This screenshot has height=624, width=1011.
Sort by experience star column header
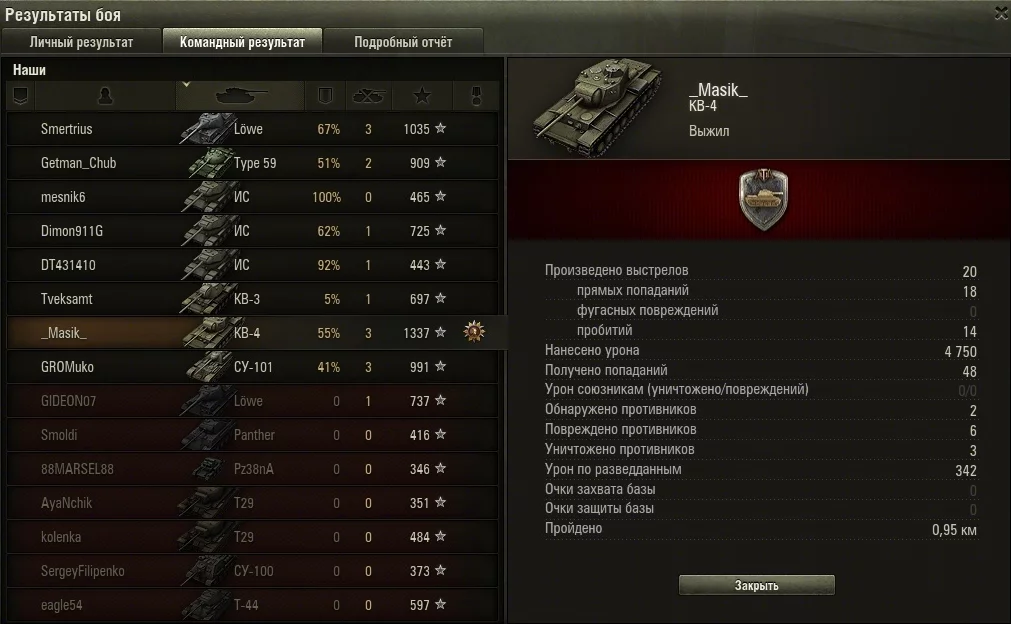pos(422,96)
